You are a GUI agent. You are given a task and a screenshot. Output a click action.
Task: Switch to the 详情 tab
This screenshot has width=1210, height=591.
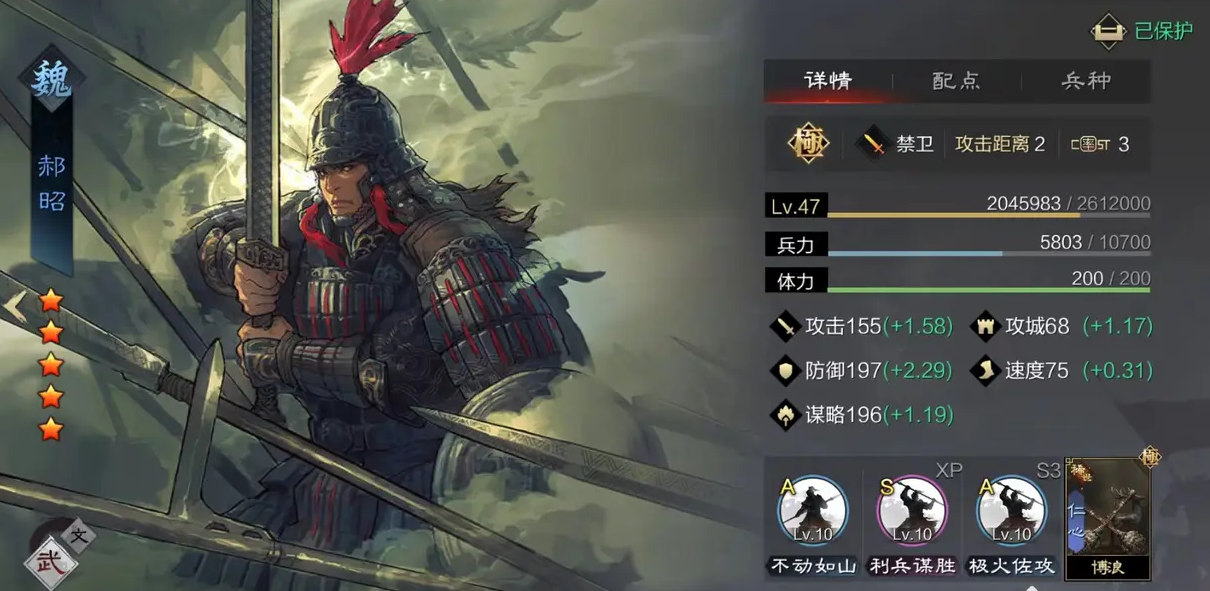pyautogui.click(x=828, y=81)
